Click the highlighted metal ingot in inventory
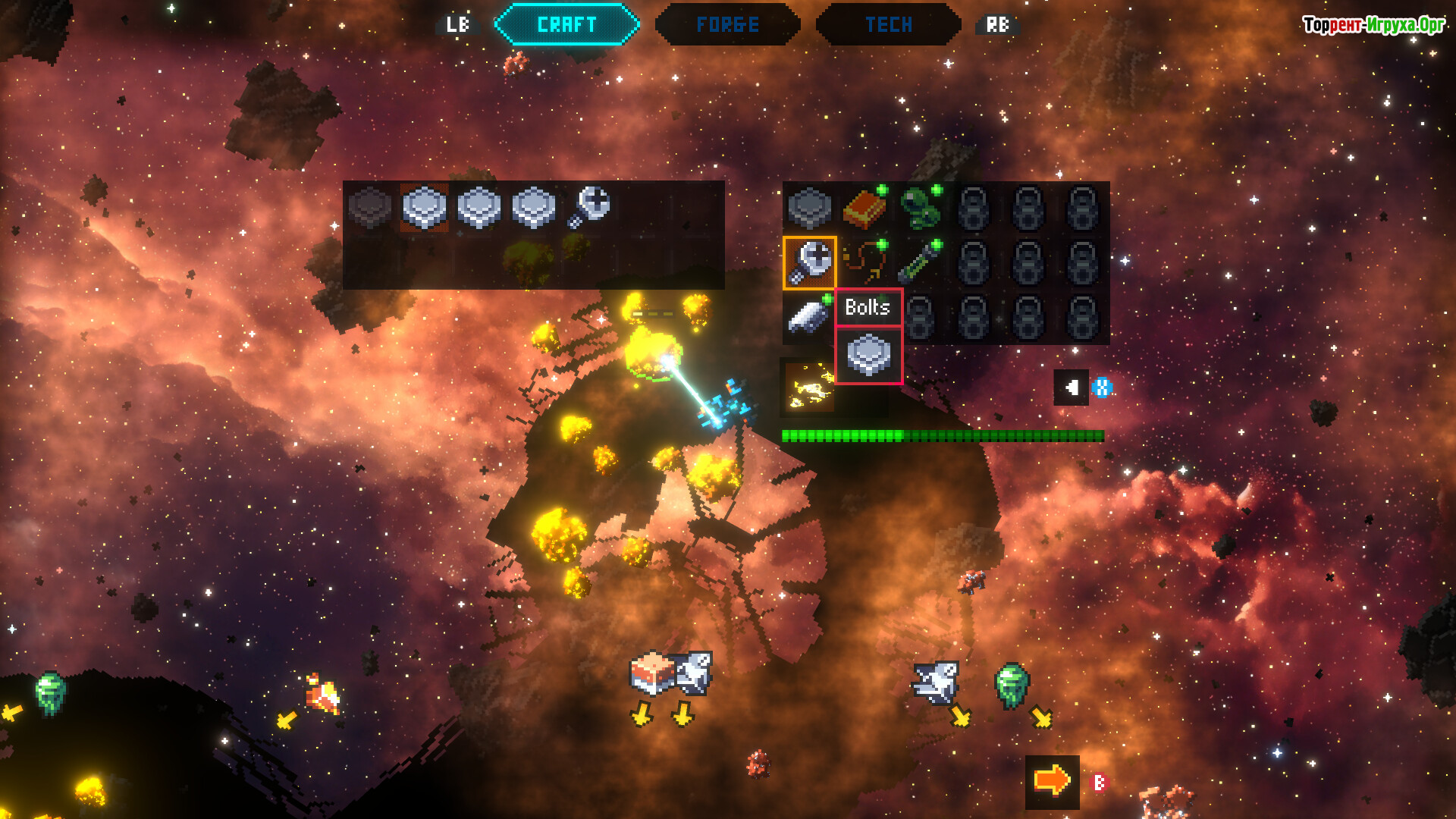This screenshot has width=1456, height=819. 424,207
